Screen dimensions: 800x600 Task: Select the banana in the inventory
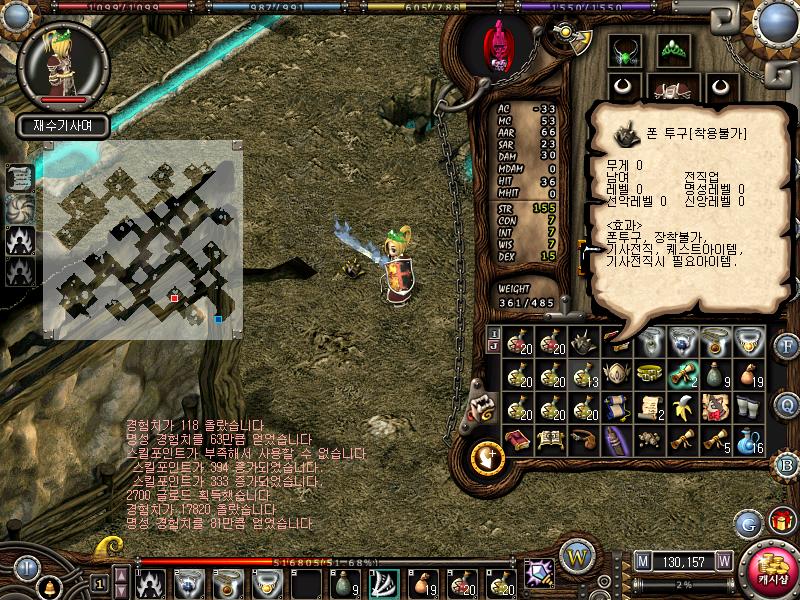pos(683,407)
